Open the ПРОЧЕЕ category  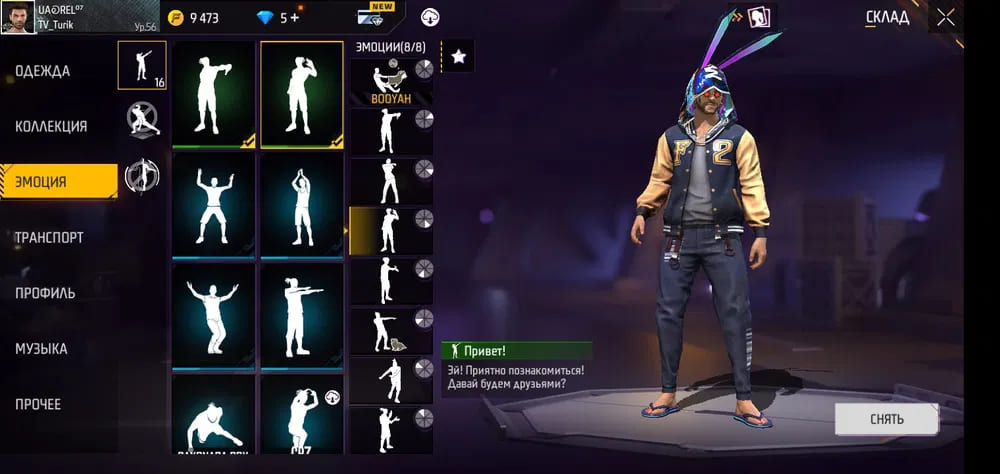coord(38,405)
